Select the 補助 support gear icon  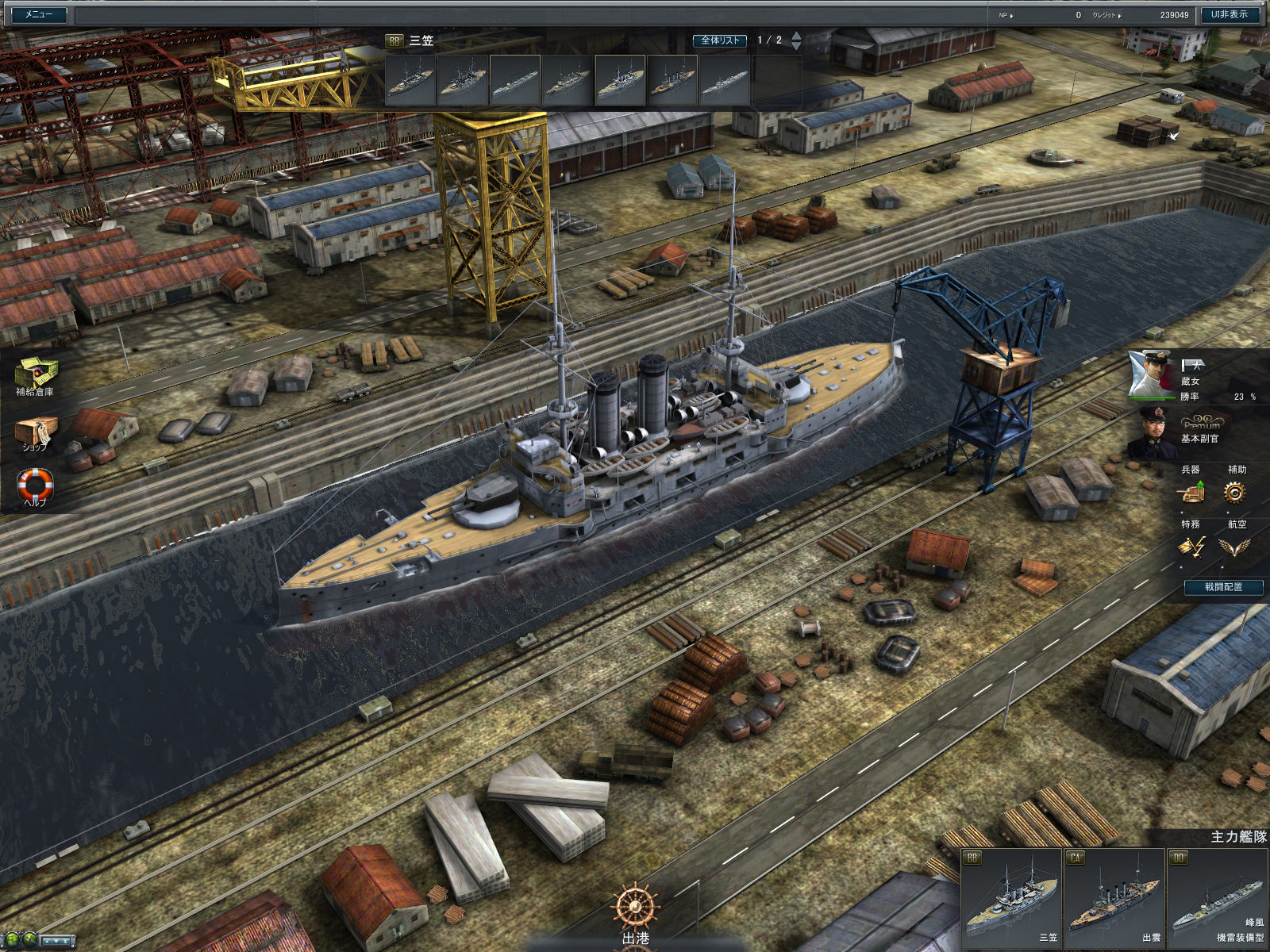click(x=1234, y=493)
